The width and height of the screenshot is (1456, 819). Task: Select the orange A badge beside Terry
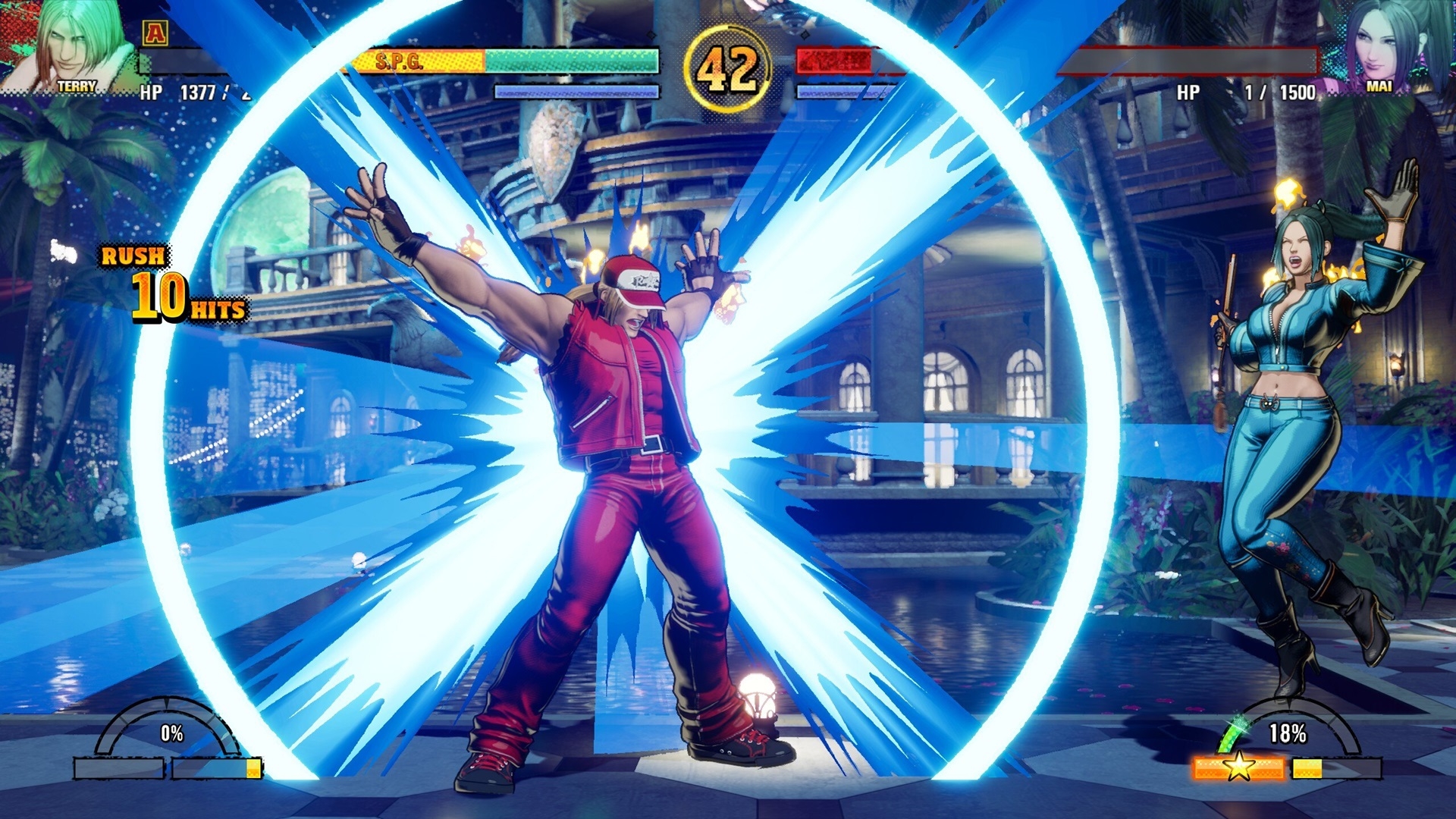(x=155, y=32)
